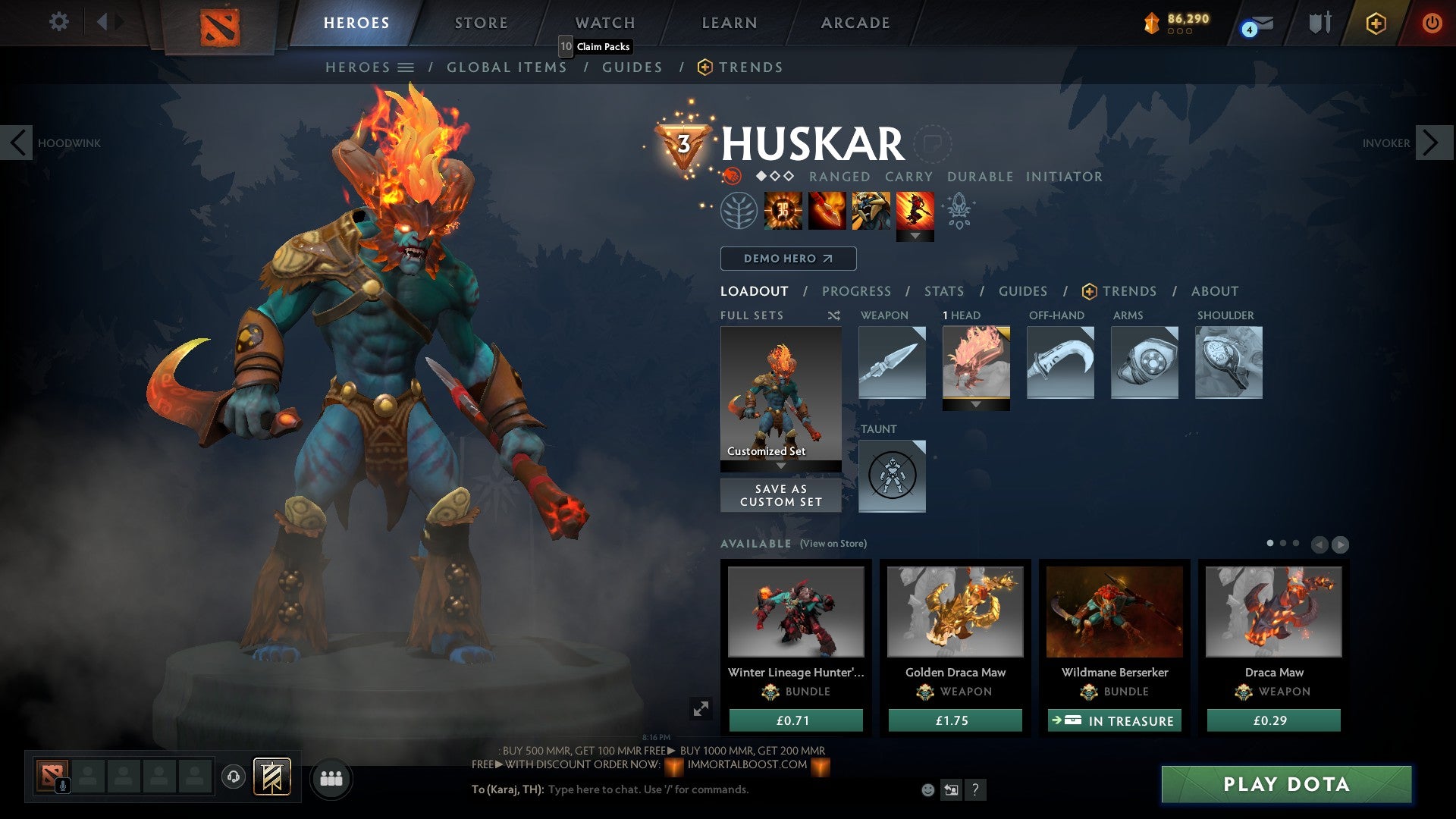The width and height of the screenshot is (1456, 819).
Task: Select Huskar's Life Break ultimate icon
Action: tap(916, 213)
